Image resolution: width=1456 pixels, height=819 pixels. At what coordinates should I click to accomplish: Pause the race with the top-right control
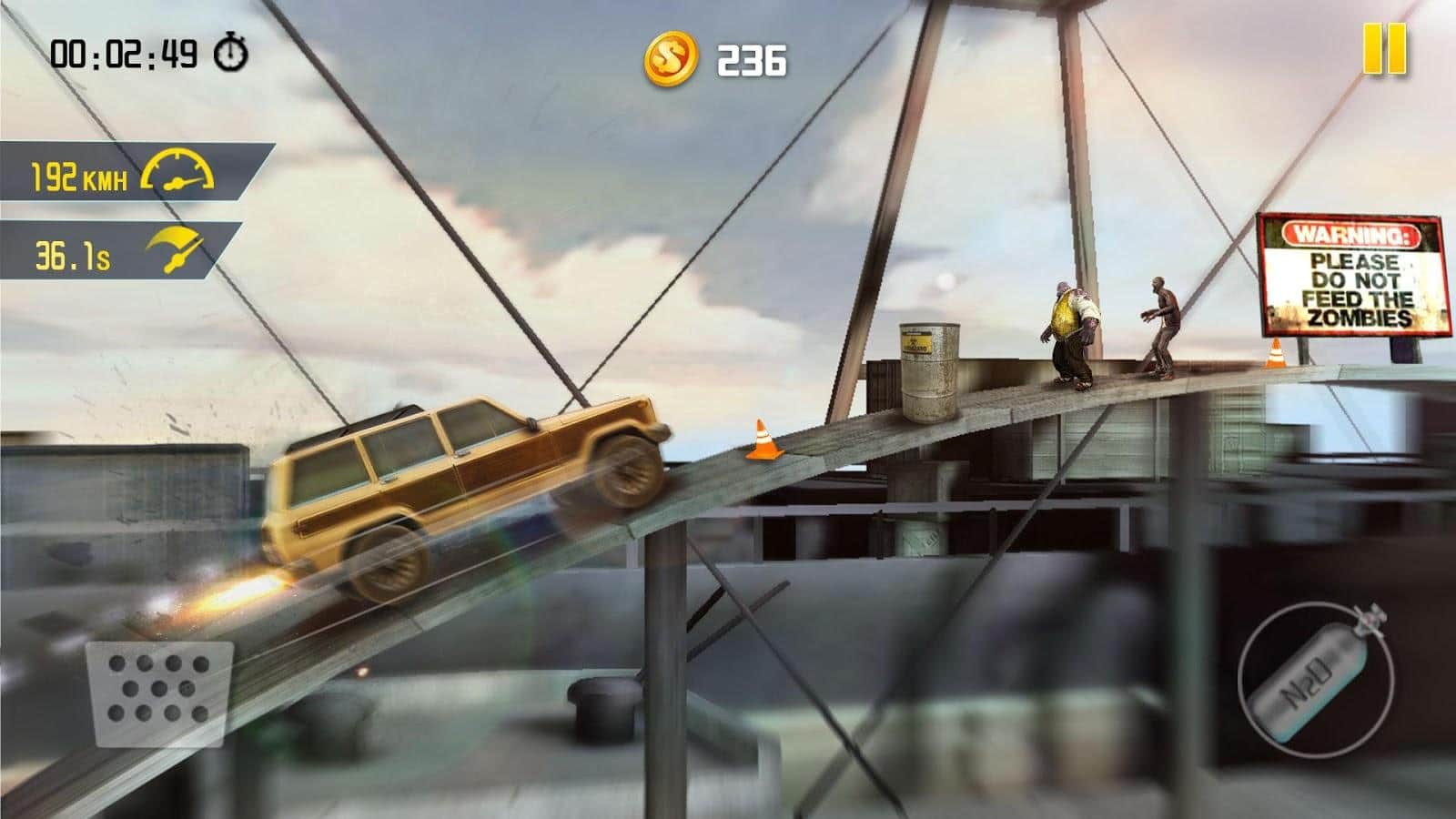point(1386,50)
